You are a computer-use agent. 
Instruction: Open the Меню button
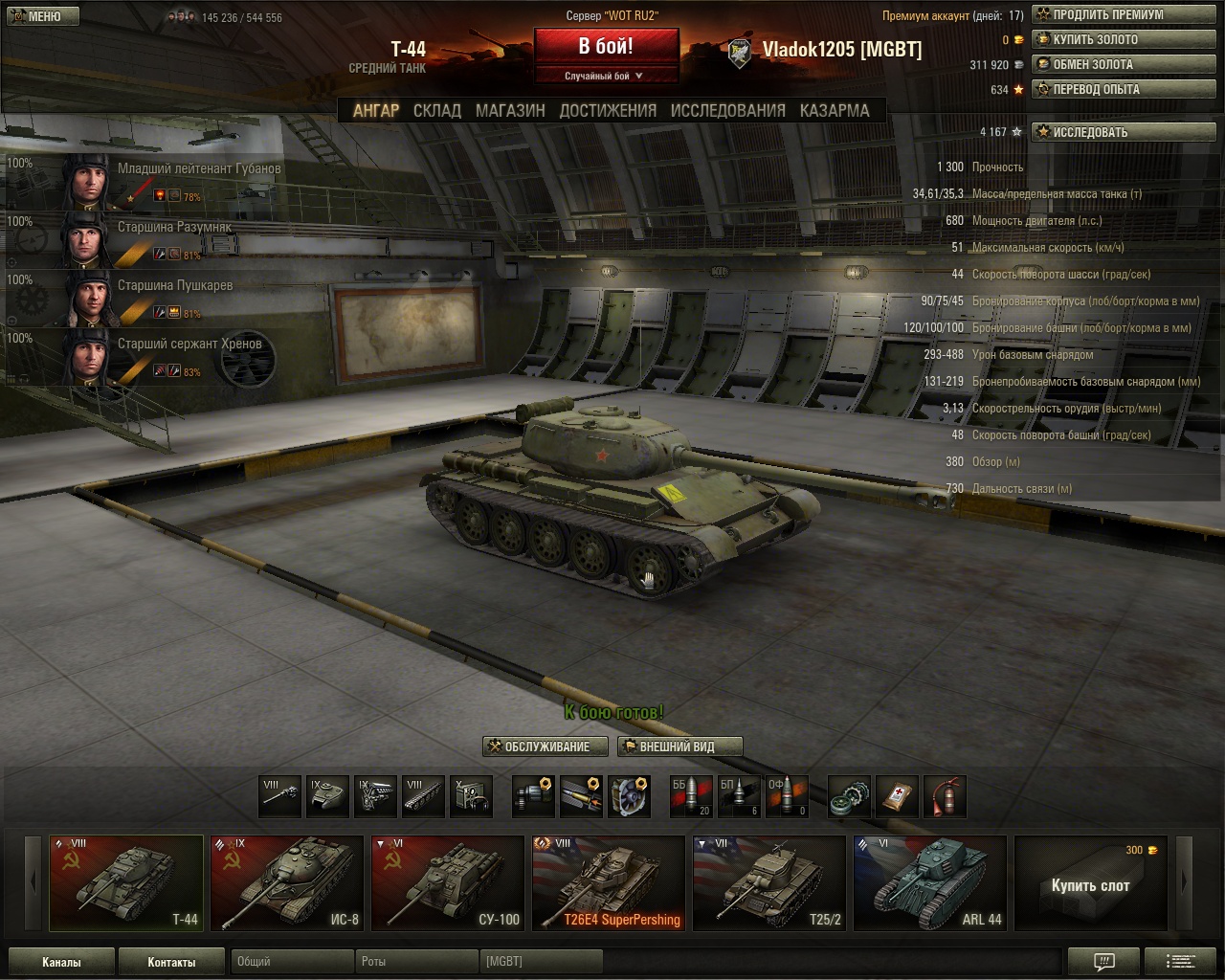pos(36,16)
